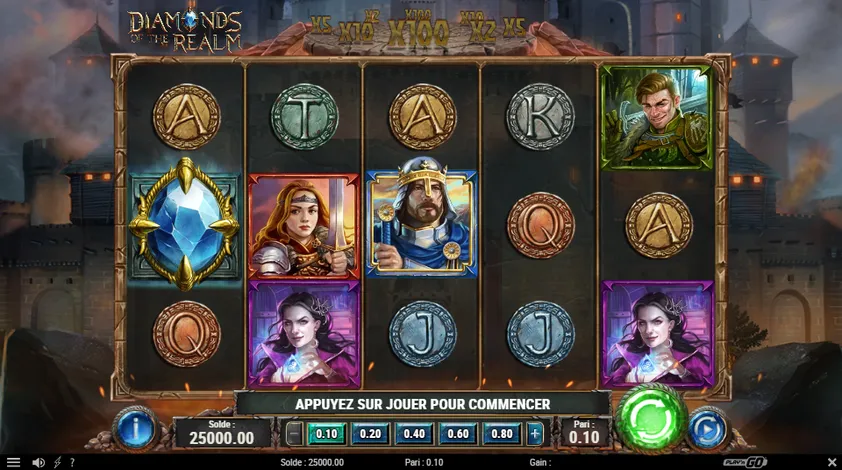Toggle the lightning bolt fast play icon
The width and height of the screenshot is (842, 470).
[x=57, y=462]
